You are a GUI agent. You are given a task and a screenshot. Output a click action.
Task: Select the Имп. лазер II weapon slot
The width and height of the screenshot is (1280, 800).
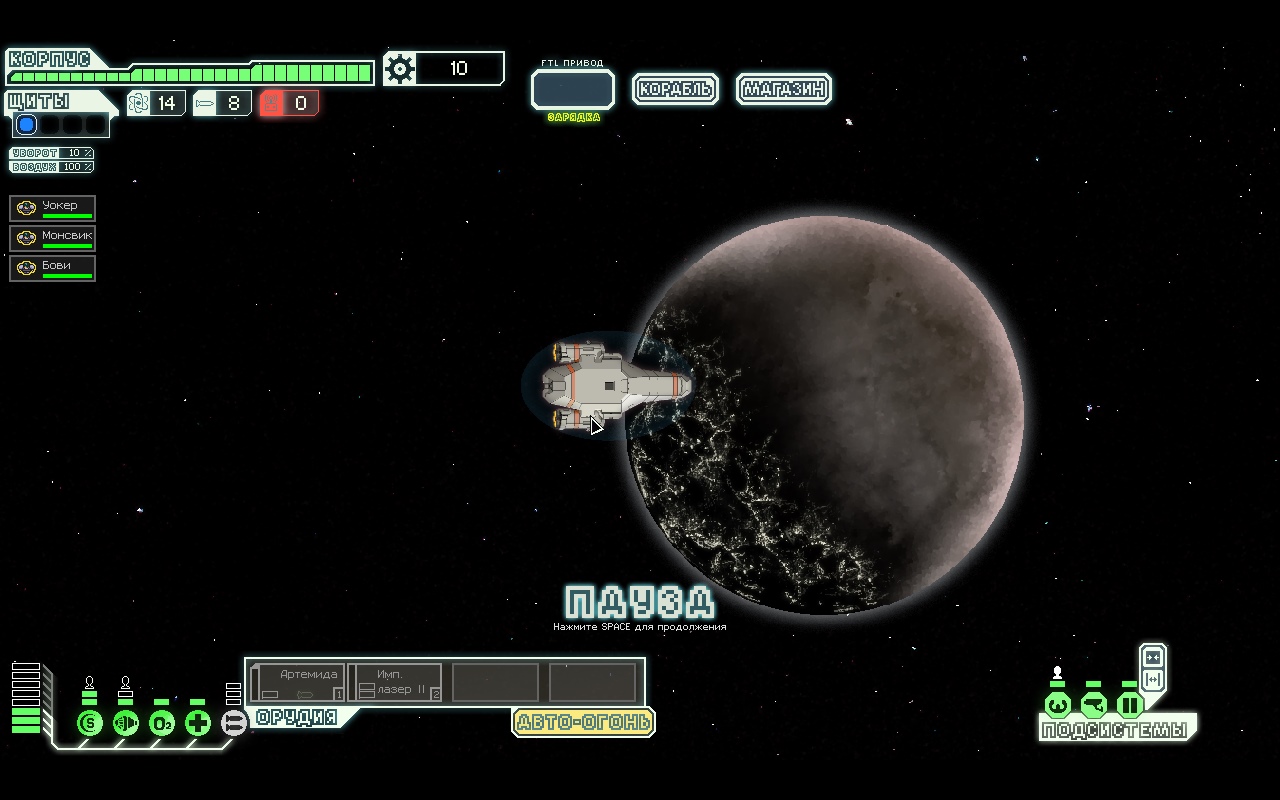(396, 683)
